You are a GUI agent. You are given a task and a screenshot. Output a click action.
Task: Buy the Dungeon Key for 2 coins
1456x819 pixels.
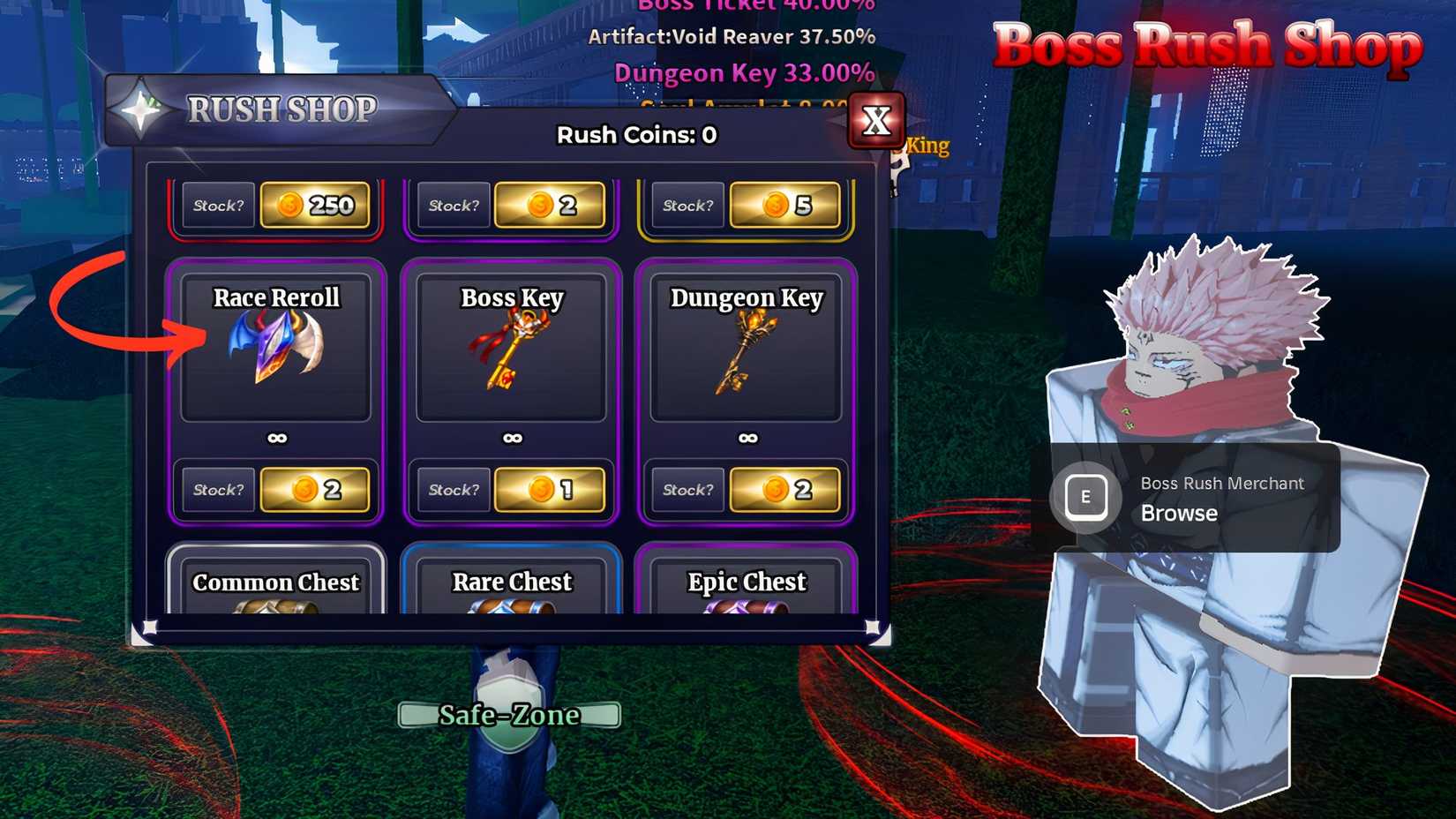(x=784, y=490)
